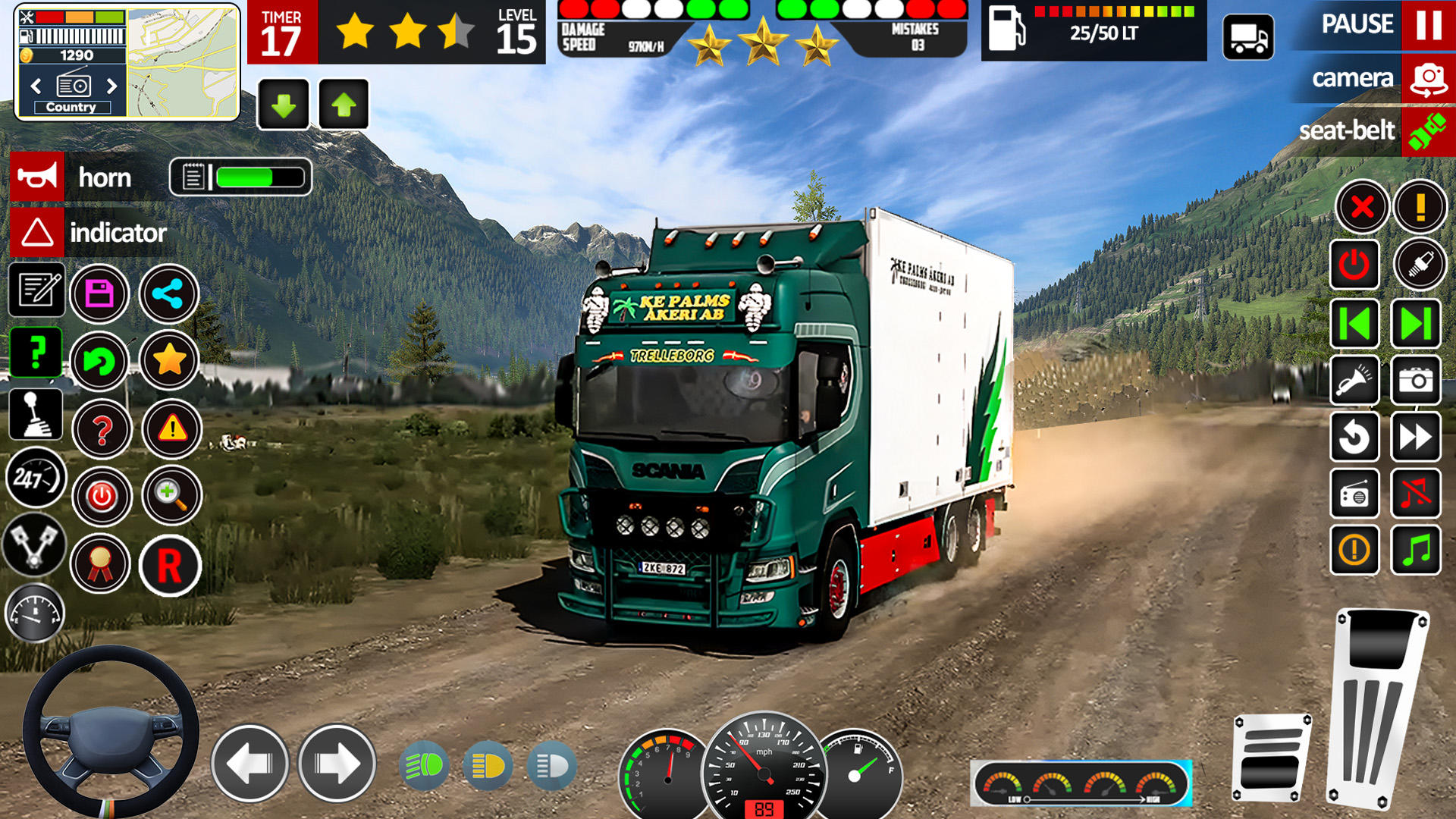Toggle the hazard indicator triangle
This screenshot has width=1456, height=819.
pos(37,232)
